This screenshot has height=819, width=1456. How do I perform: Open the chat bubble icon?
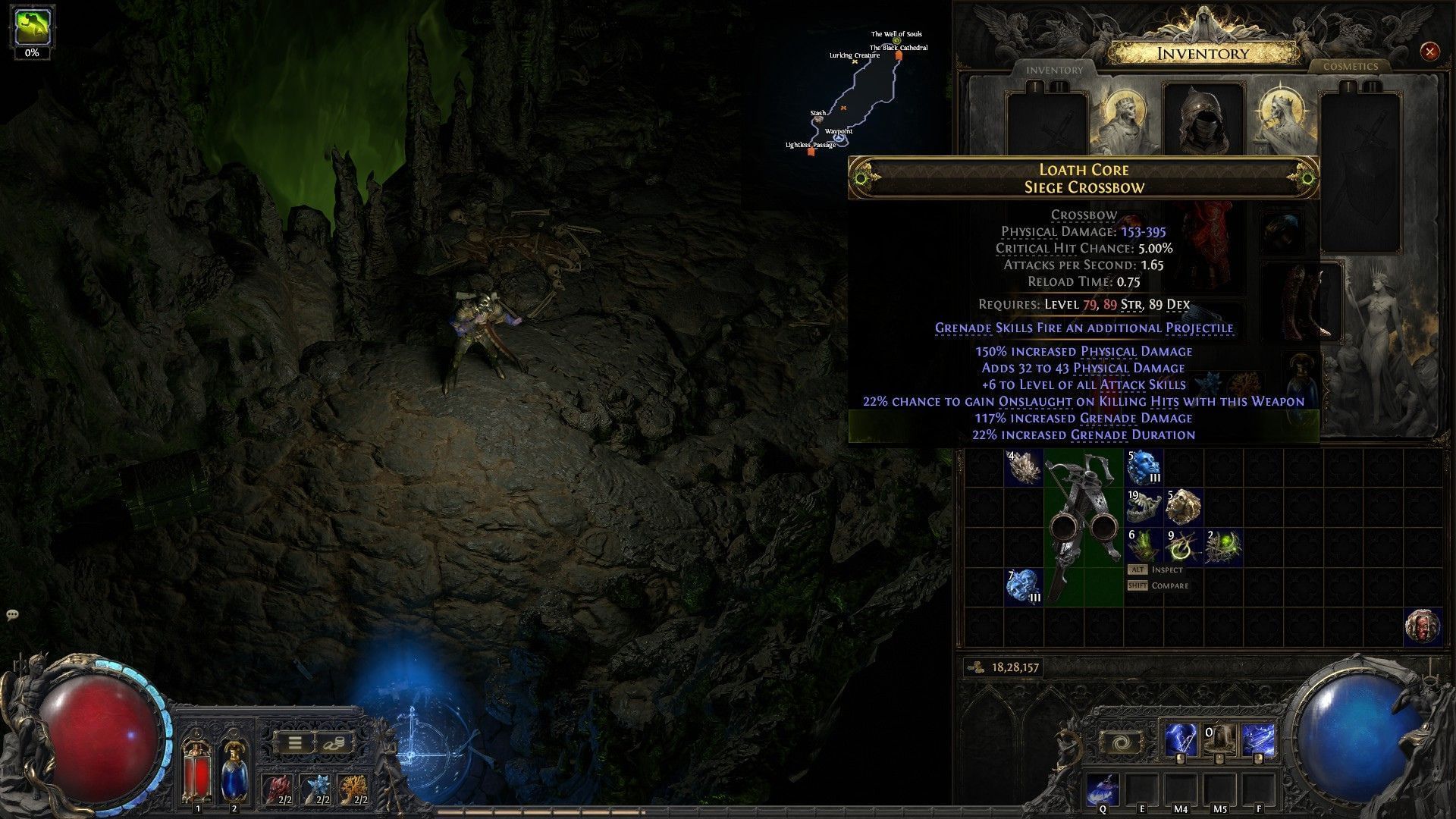click(x=12, y=615)
